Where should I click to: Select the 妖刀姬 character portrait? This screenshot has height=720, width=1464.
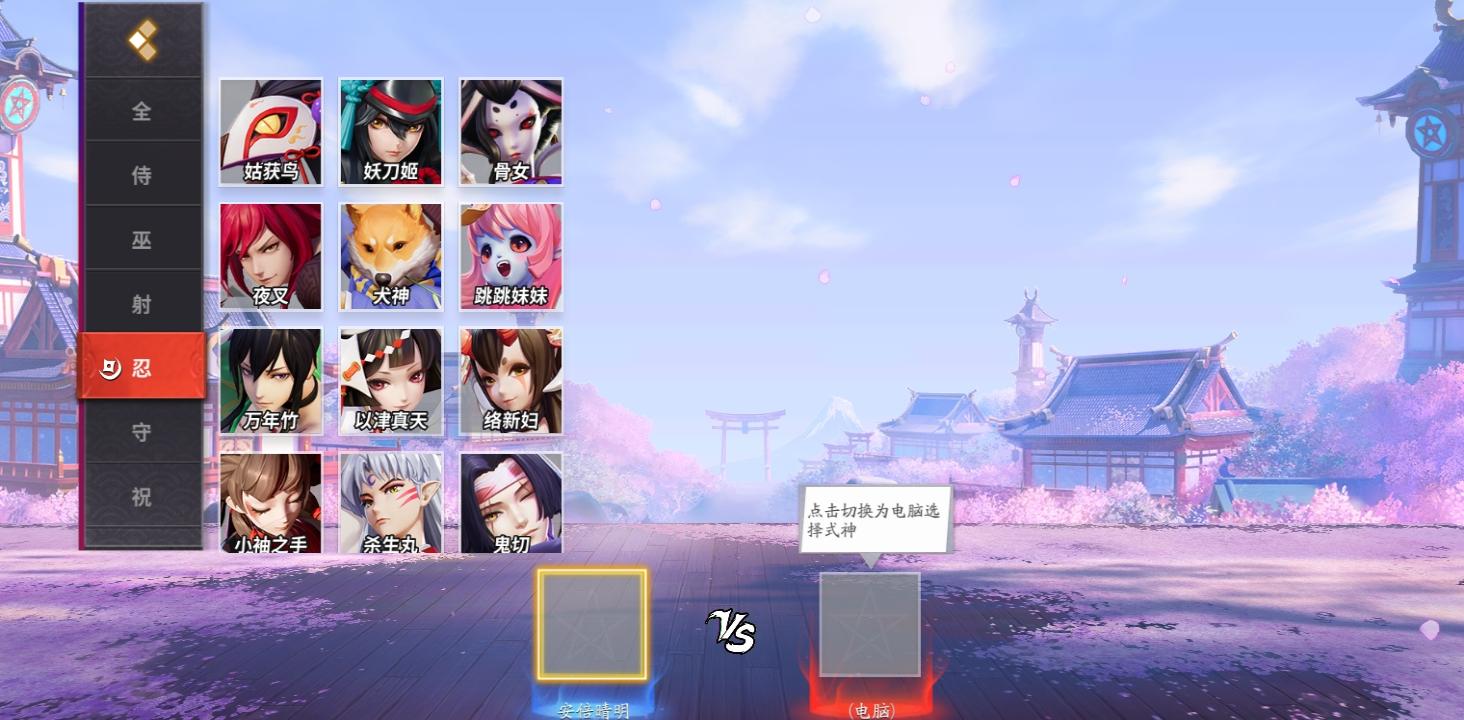[x=390, y=131]
